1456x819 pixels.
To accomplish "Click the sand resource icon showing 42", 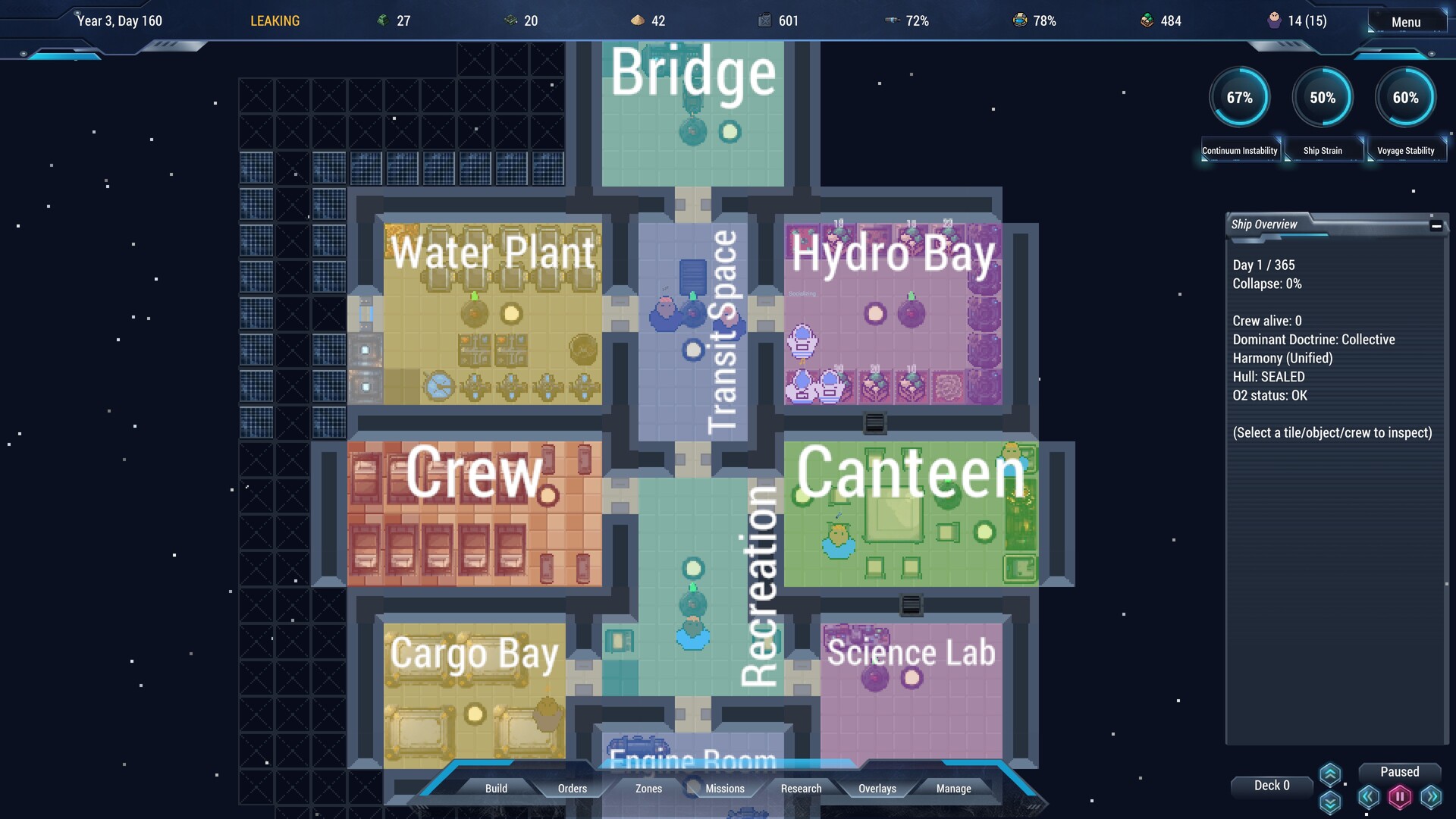I will [636, 20].
